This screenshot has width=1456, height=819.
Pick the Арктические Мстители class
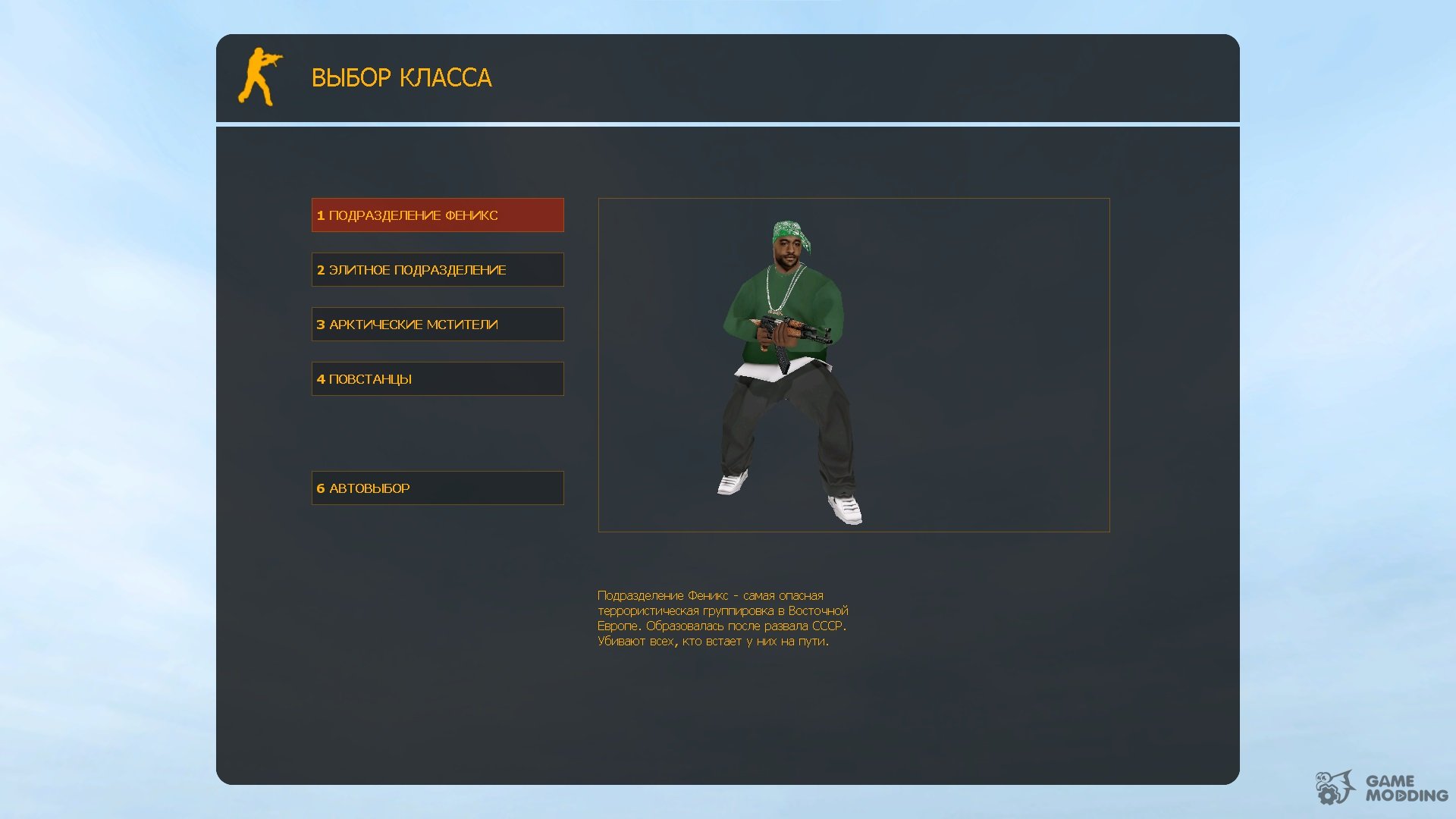(438, 325)
